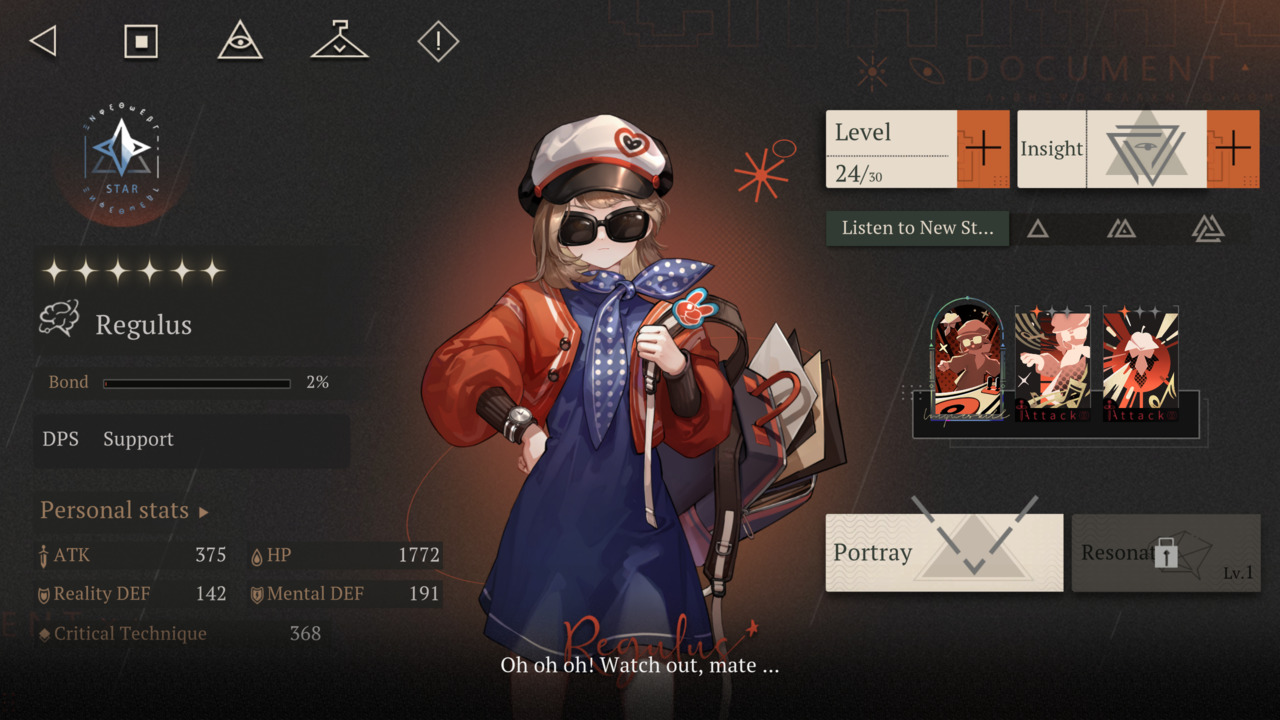Go back with the left arrow

click(43, 42)
